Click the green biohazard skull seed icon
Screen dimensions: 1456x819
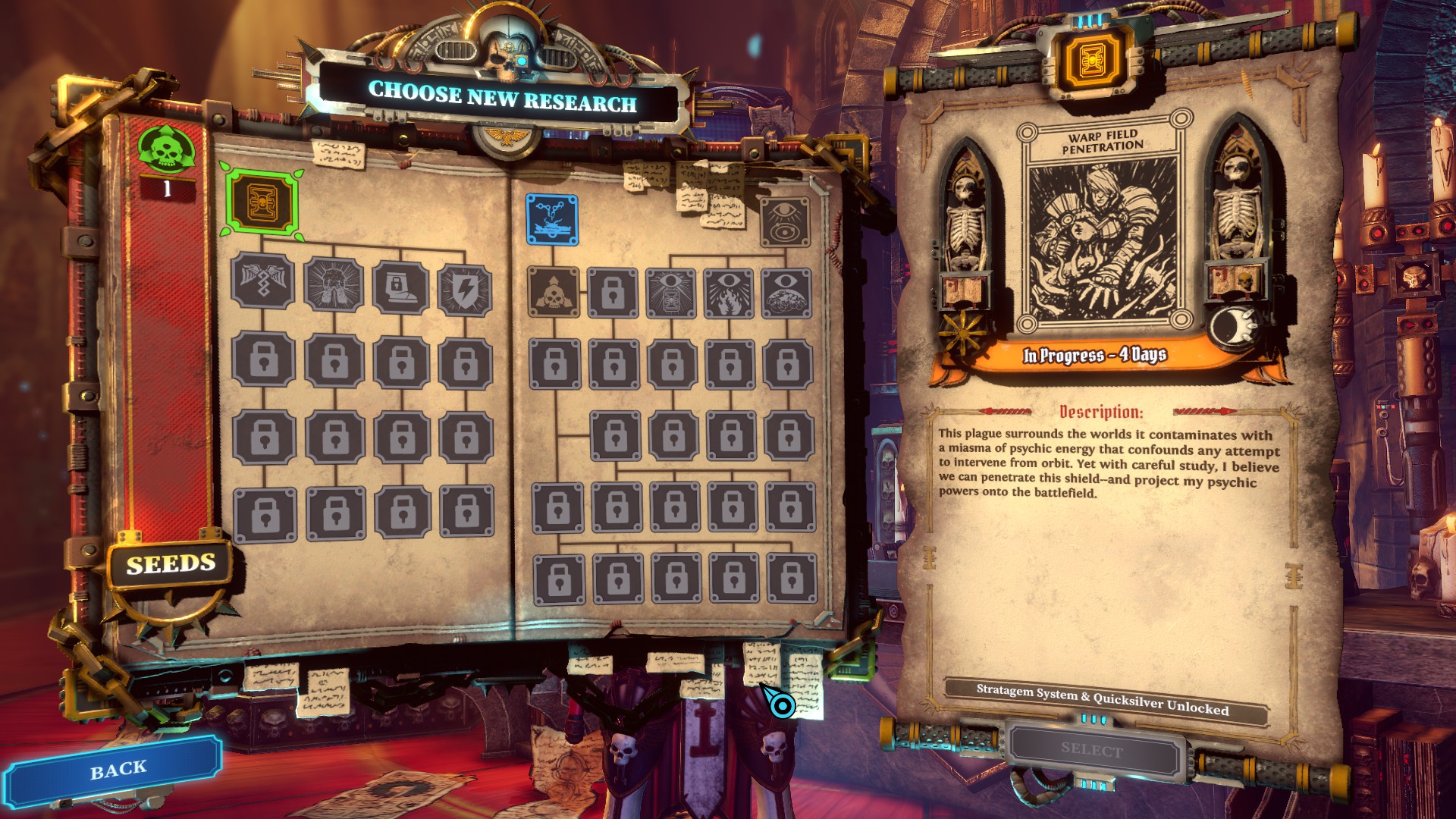pyautogui.click(x=166, y=149)
